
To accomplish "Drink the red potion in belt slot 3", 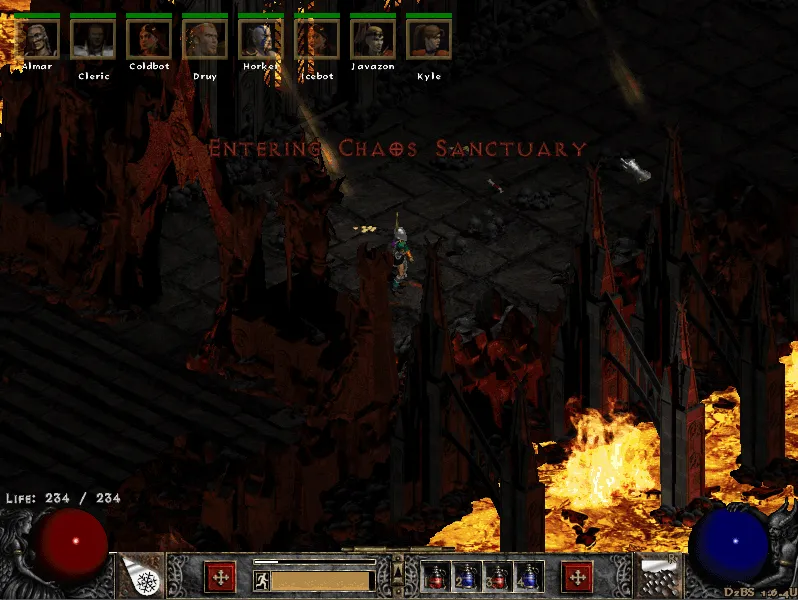I will (498, 577).
